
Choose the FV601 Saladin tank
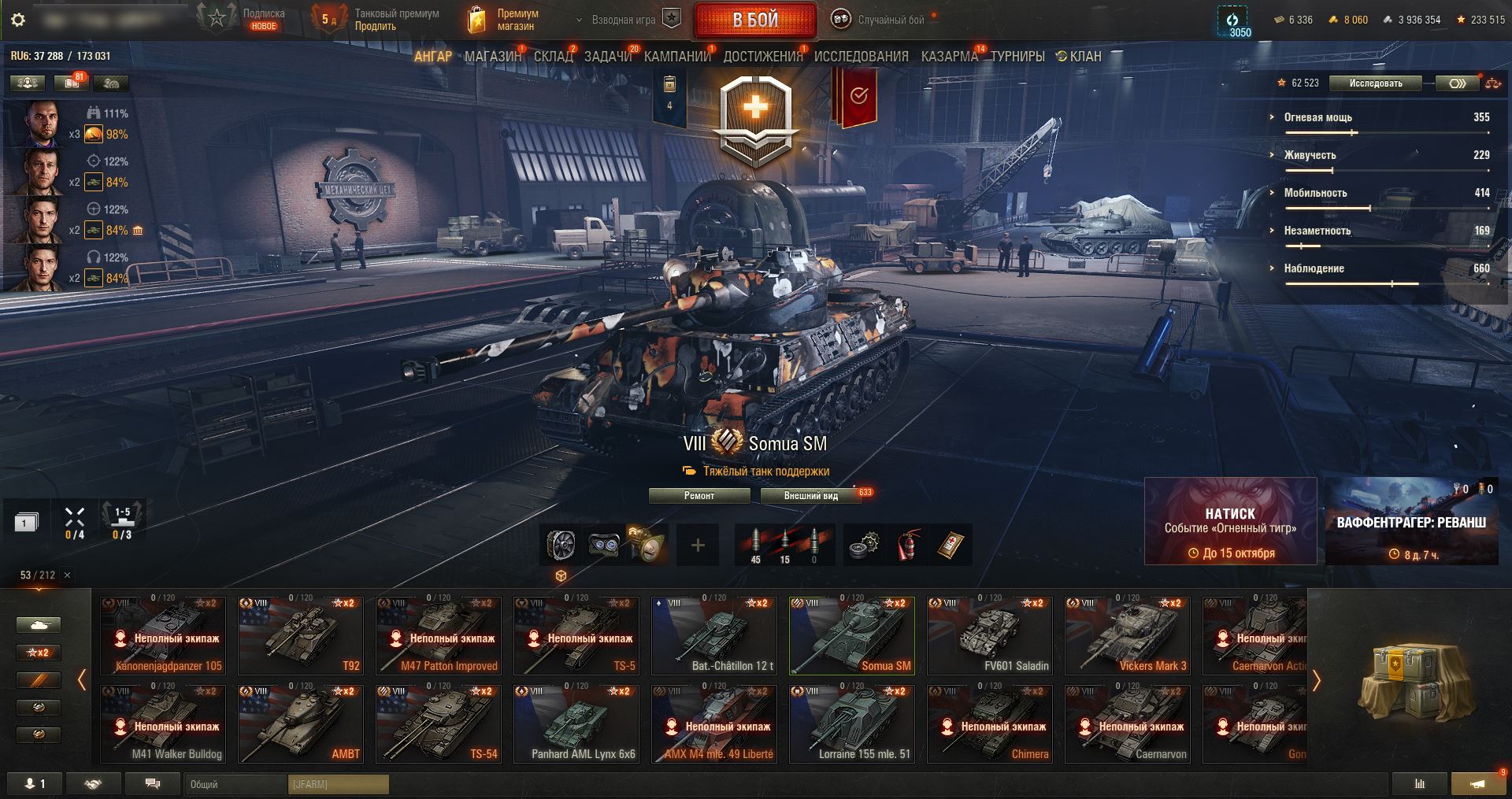click(x=990, y=636)
